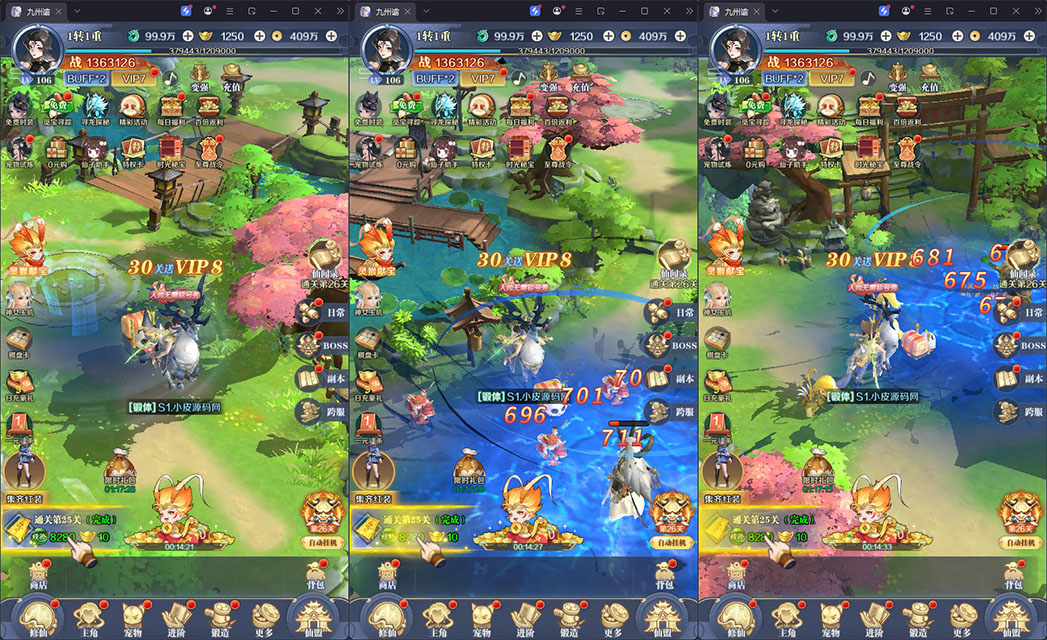Open 日常 daily menu in the rightmost window
This screenshot has height=640, width=1047.
tap(1021, 312)
